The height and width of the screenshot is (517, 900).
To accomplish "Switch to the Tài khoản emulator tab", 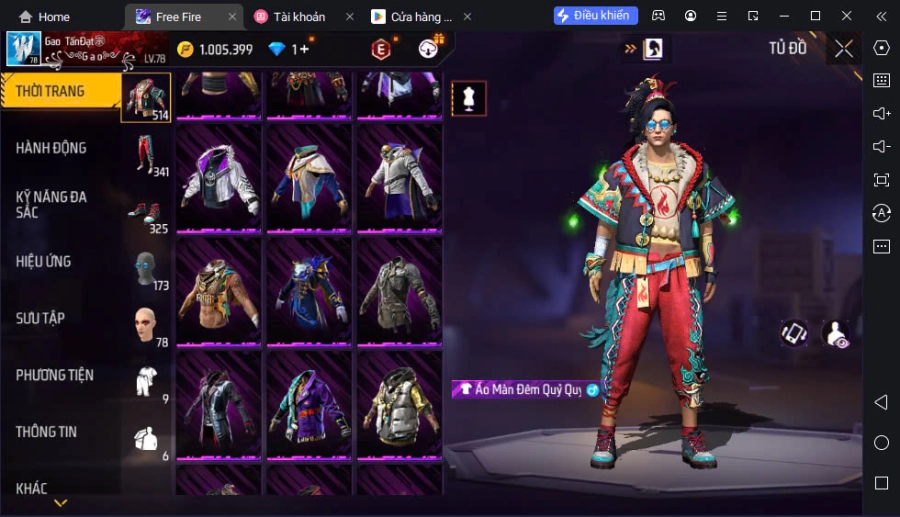I will (x=300, y=16).
